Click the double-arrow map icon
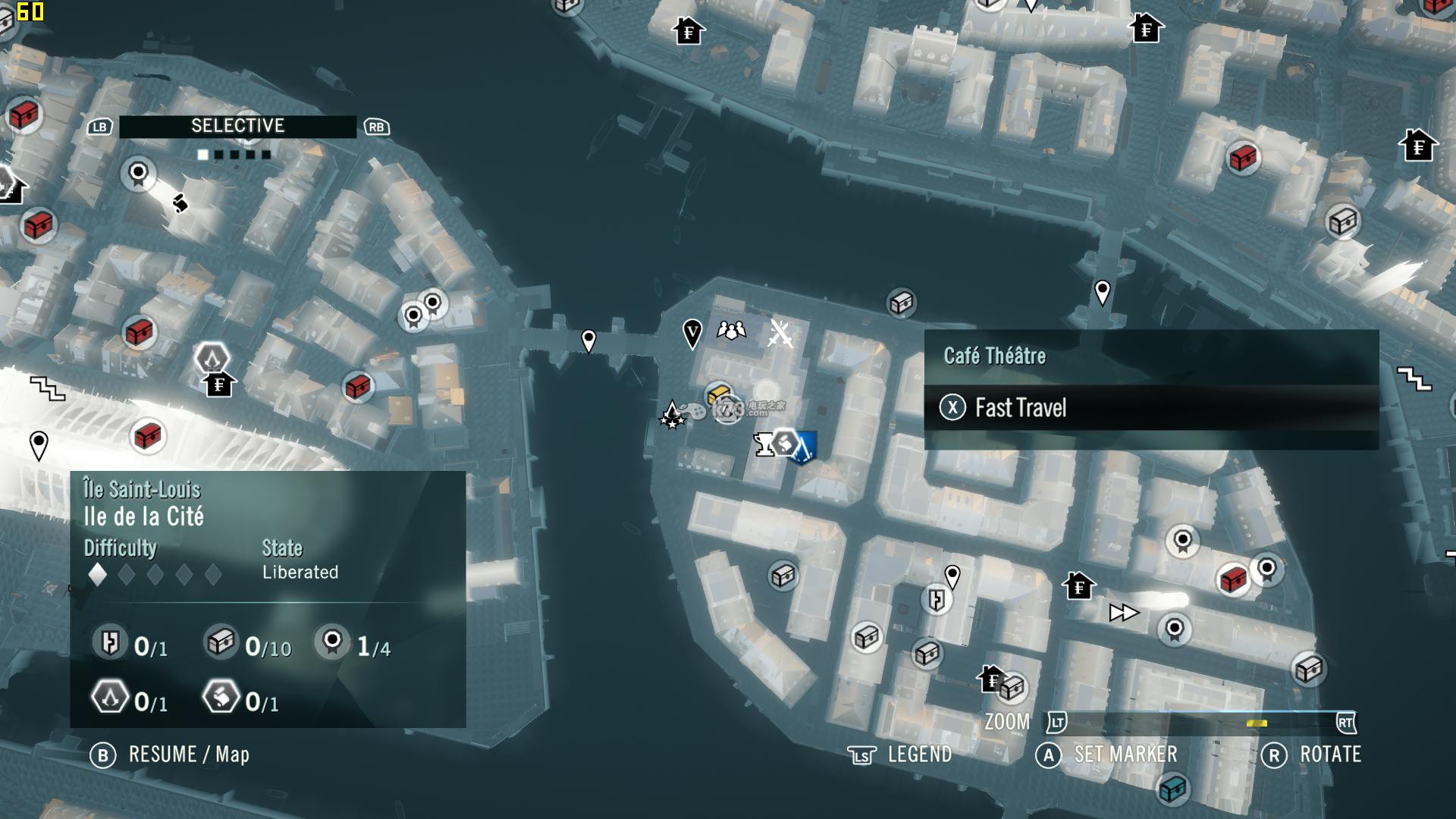This screenshot has height=819, width=1456. click(1123, 613)
